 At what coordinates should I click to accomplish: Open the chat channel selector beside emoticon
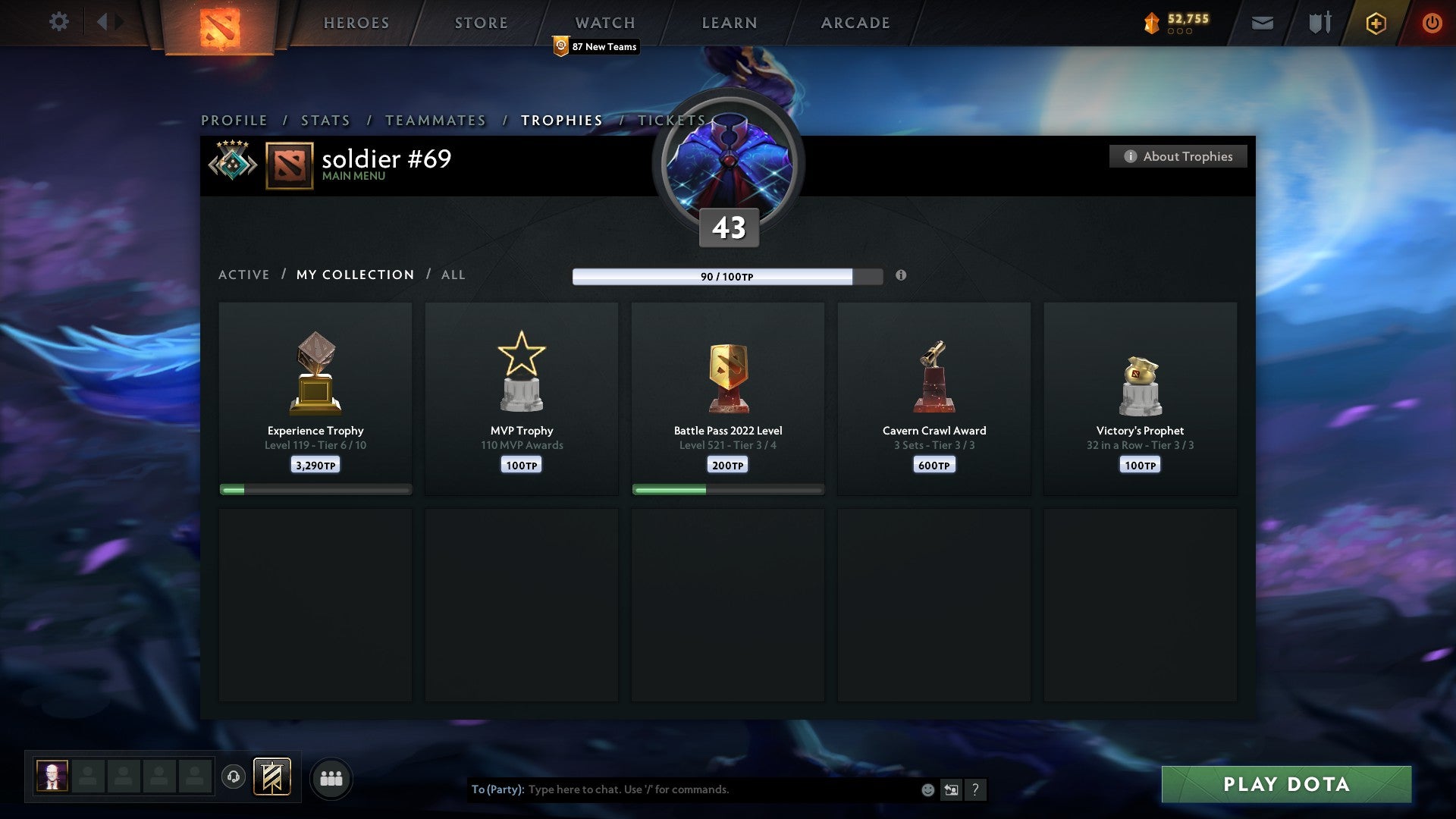coord(951,789)
